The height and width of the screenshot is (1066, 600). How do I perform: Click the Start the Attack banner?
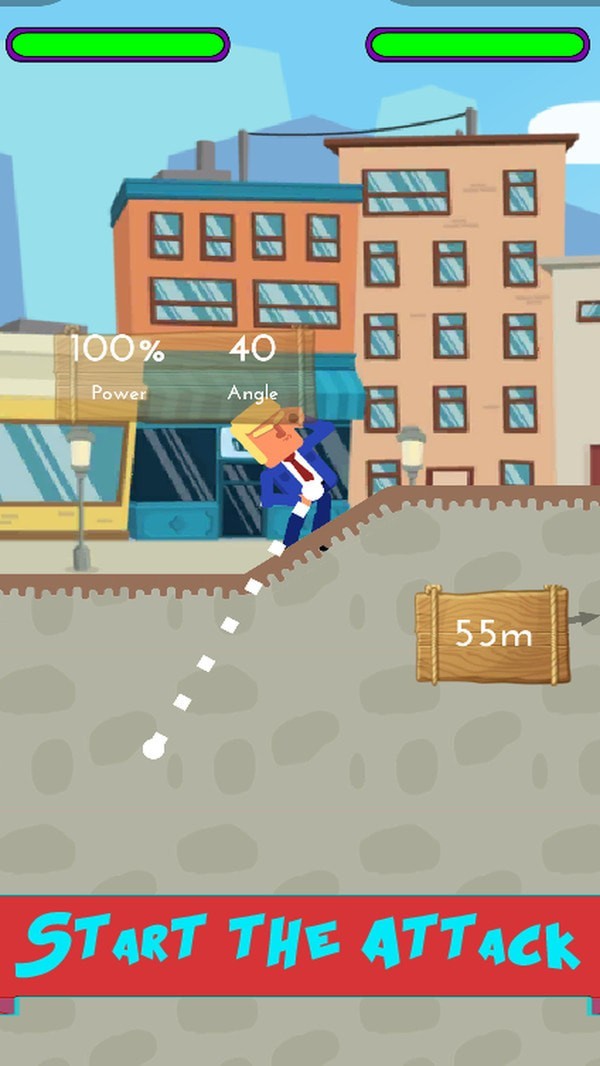300,945
